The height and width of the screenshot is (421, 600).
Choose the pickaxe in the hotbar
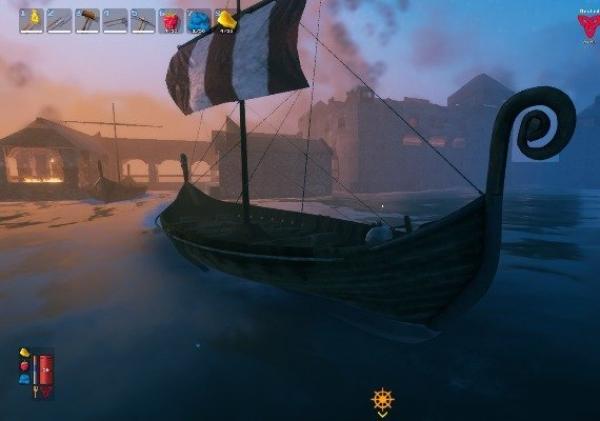coord(143,20)
